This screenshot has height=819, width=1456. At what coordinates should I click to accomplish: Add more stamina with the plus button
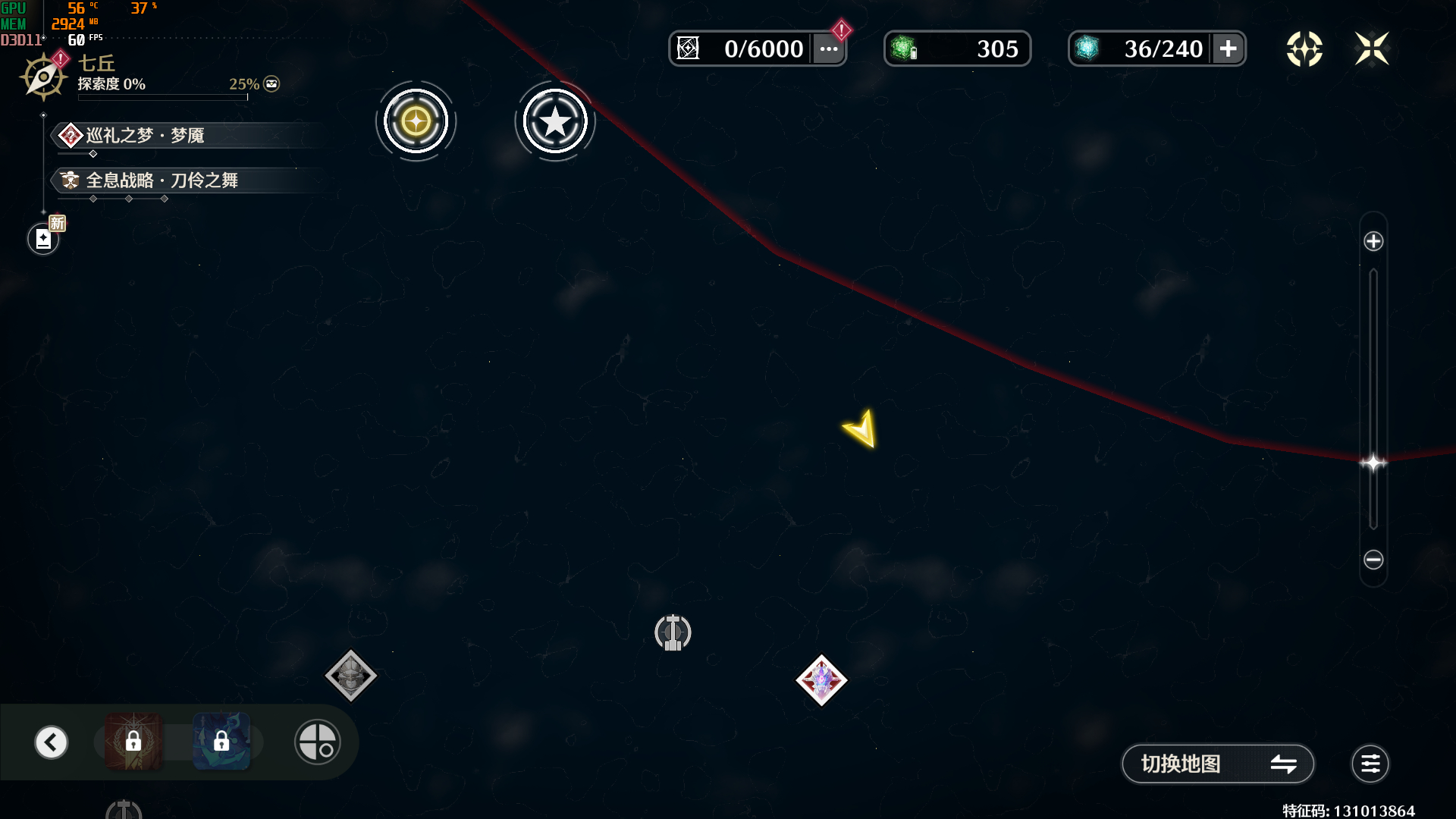(x=1228, y=49)
